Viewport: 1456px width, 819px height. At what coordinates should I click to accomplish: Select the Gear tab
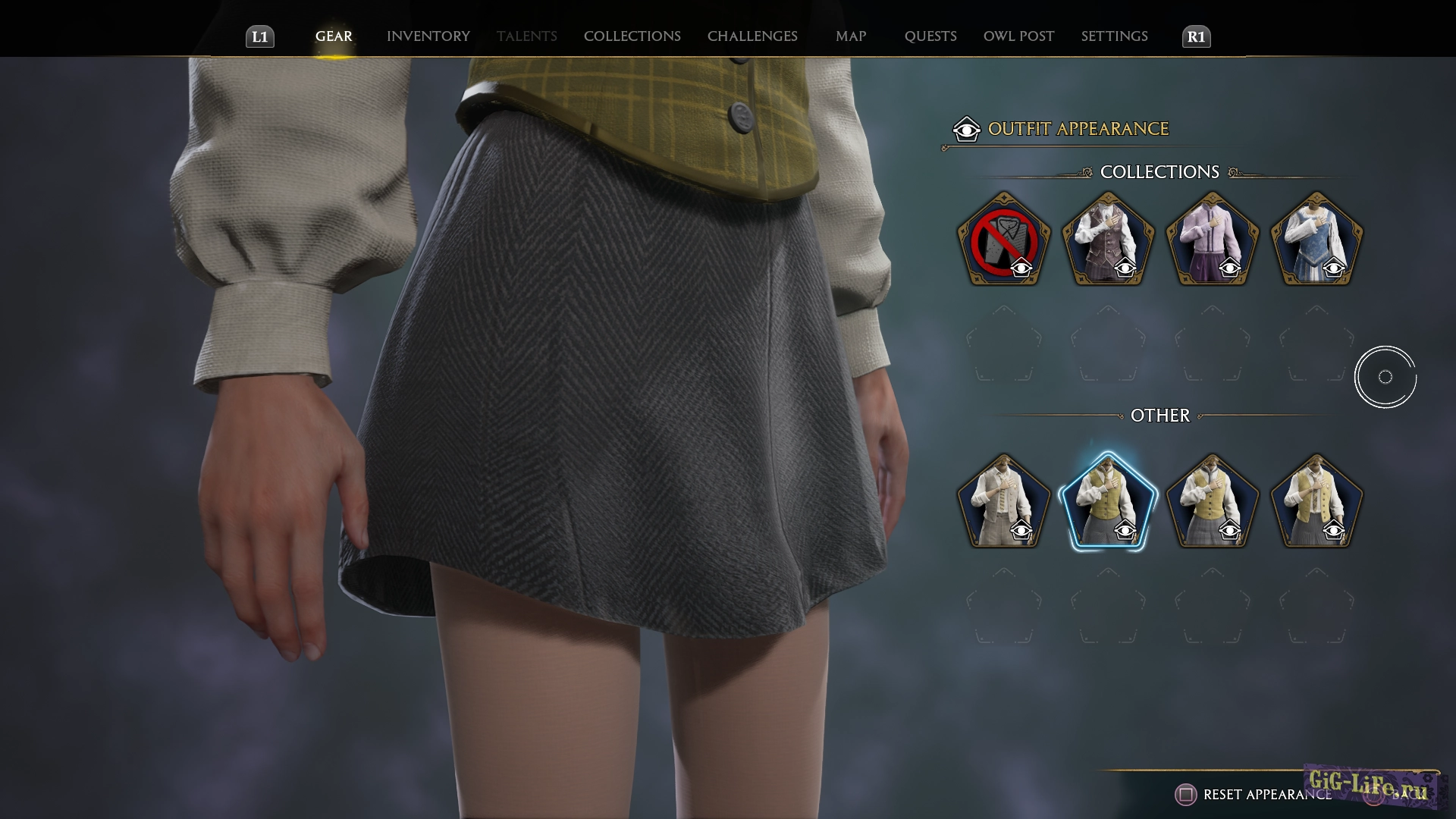pos(334,36)
